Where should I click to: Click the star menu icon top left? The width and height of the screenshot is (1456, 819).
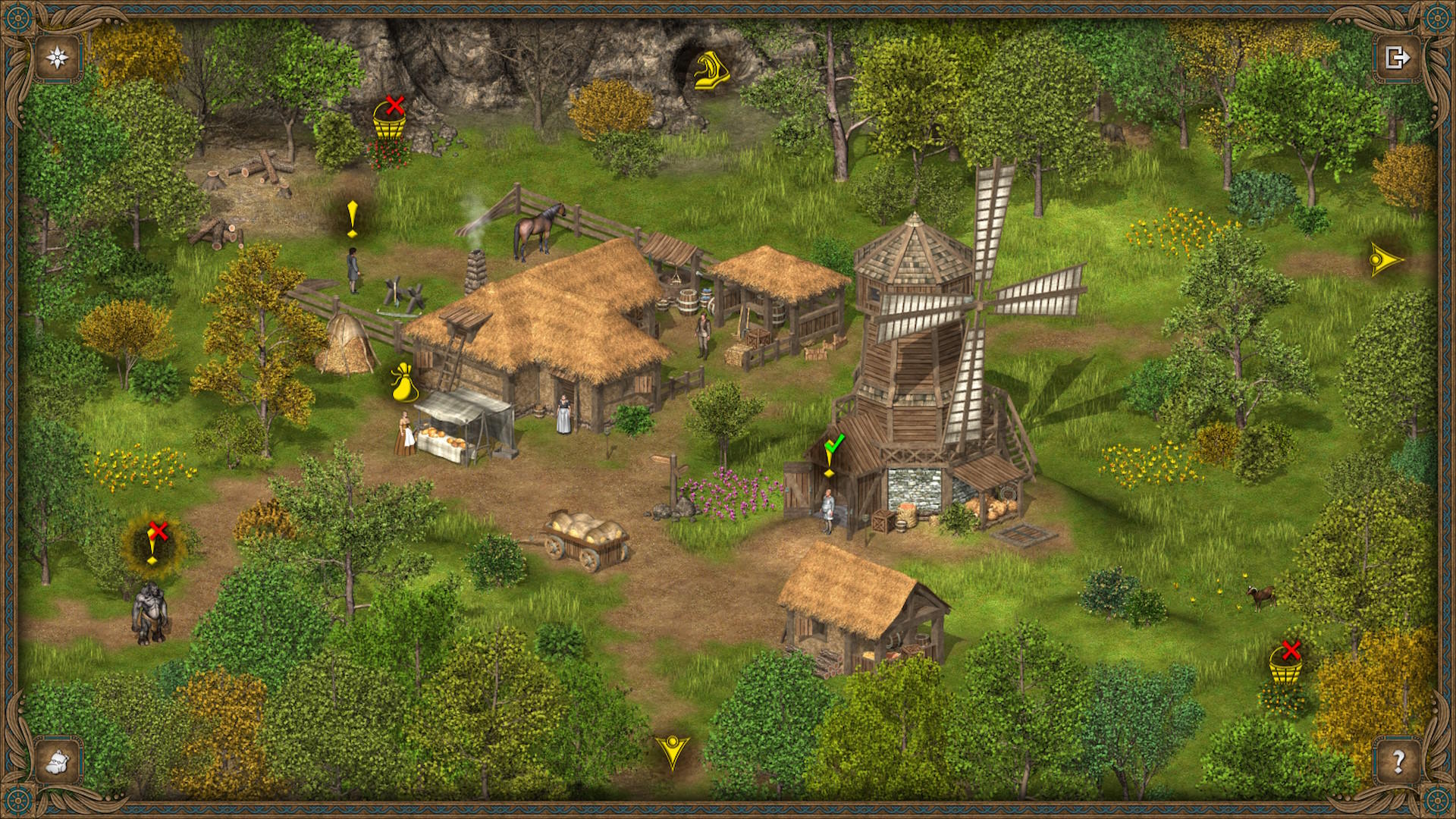(x=57, y=55)
